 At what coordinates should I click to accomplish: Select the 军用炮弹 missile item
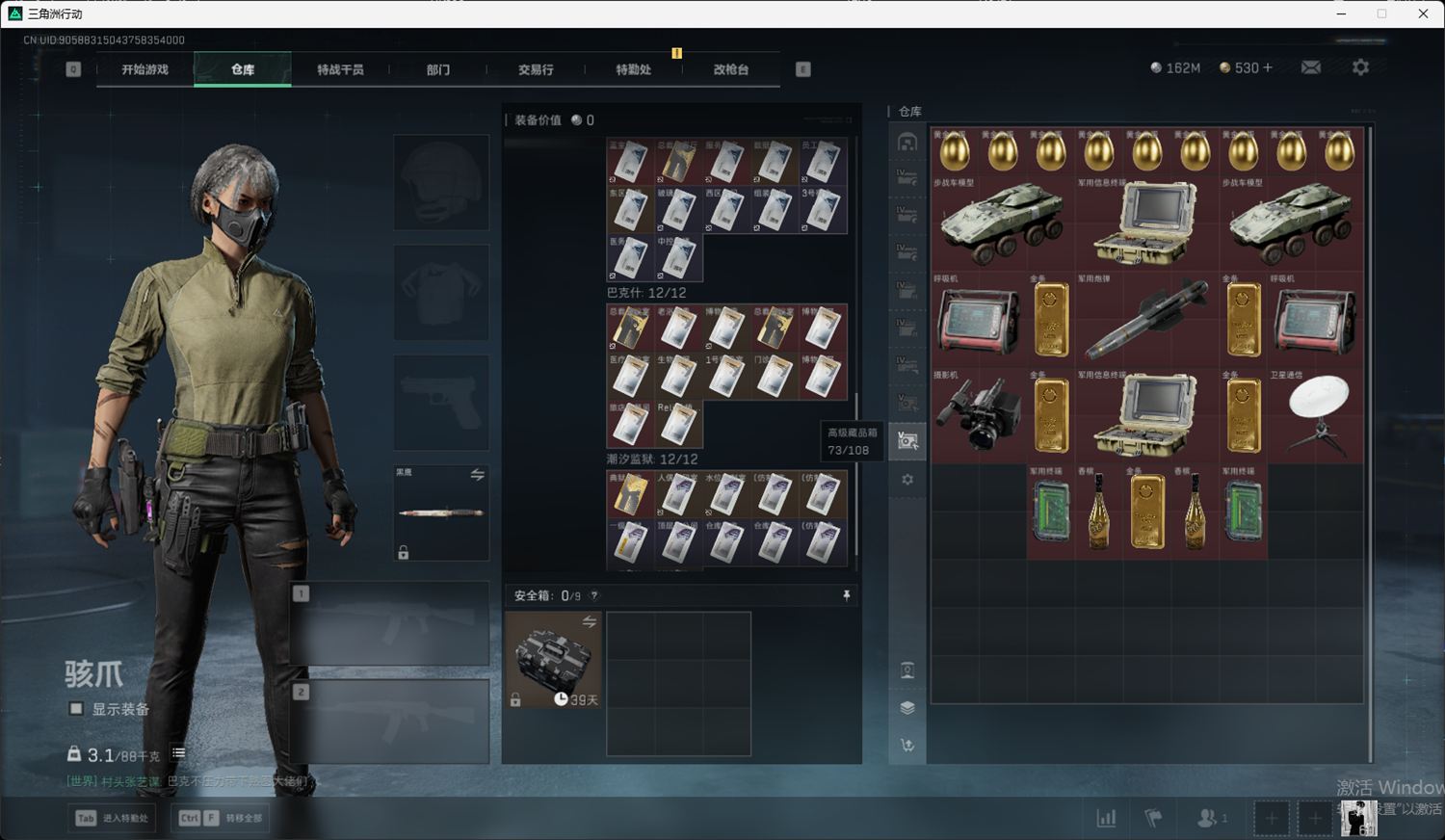pyautogui.click(x=1146, y=320)
